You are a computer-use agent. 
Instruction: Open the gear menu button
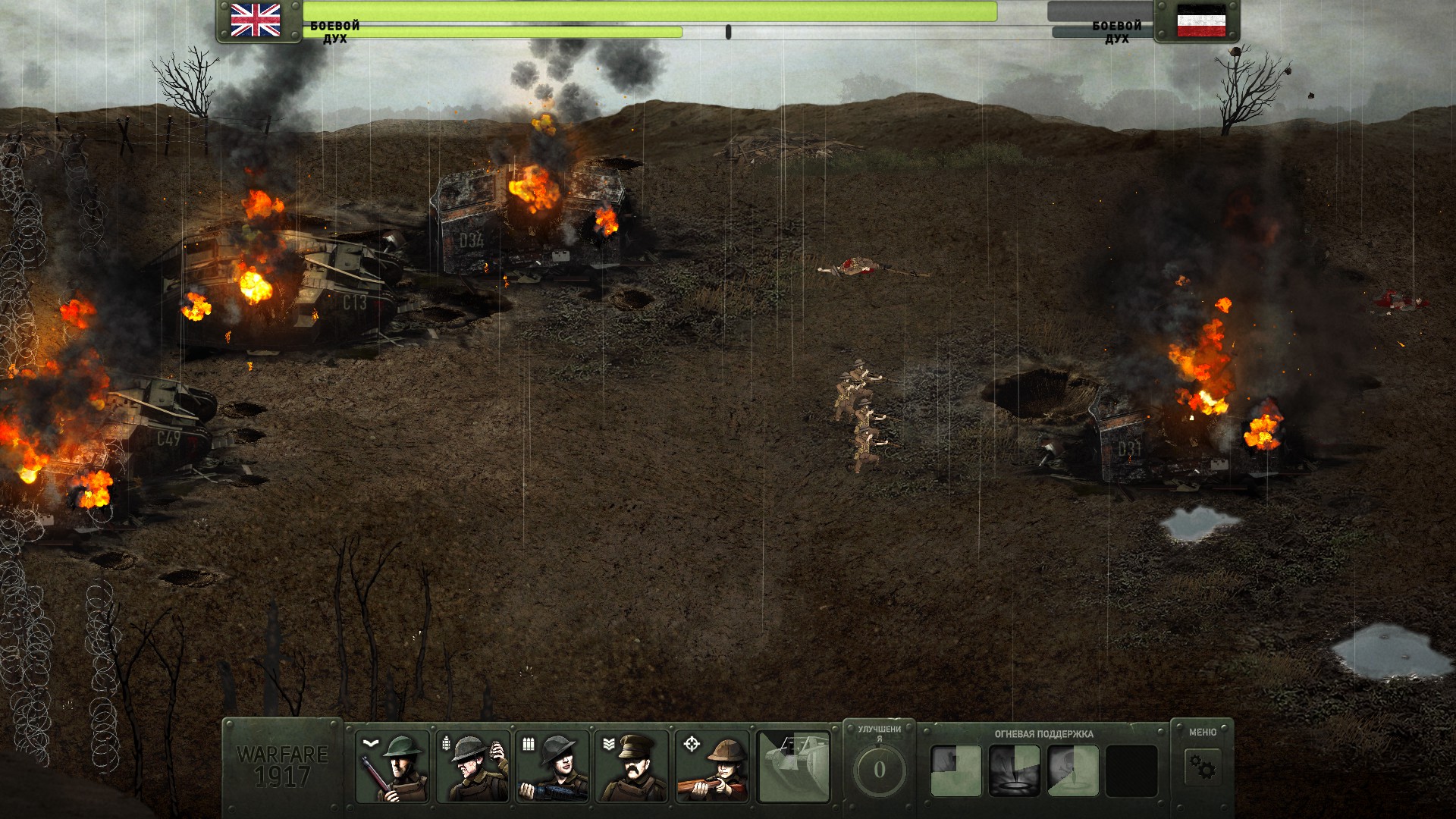click(1202, 767)
